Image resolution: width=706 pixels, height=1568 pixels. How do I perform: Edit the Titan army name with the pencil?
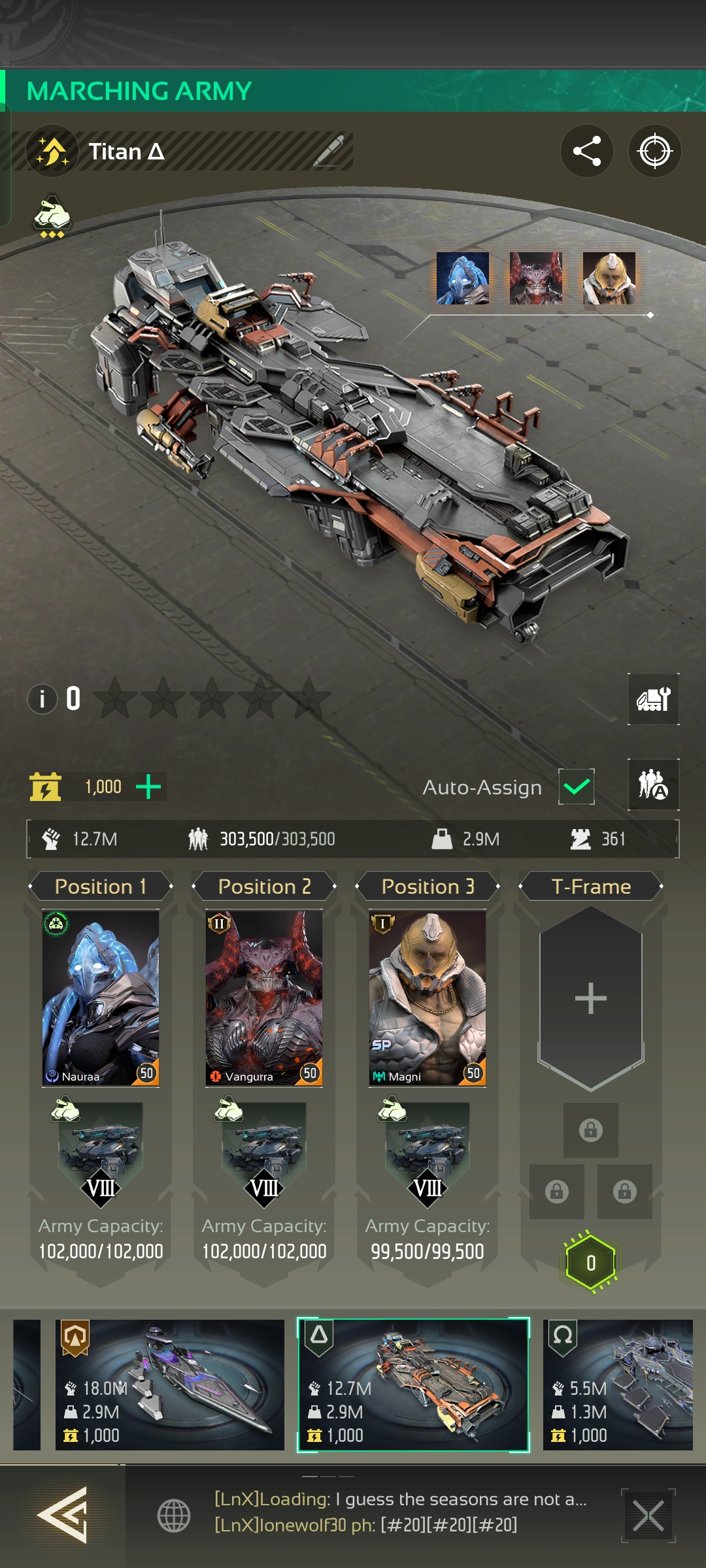(329, 152)
